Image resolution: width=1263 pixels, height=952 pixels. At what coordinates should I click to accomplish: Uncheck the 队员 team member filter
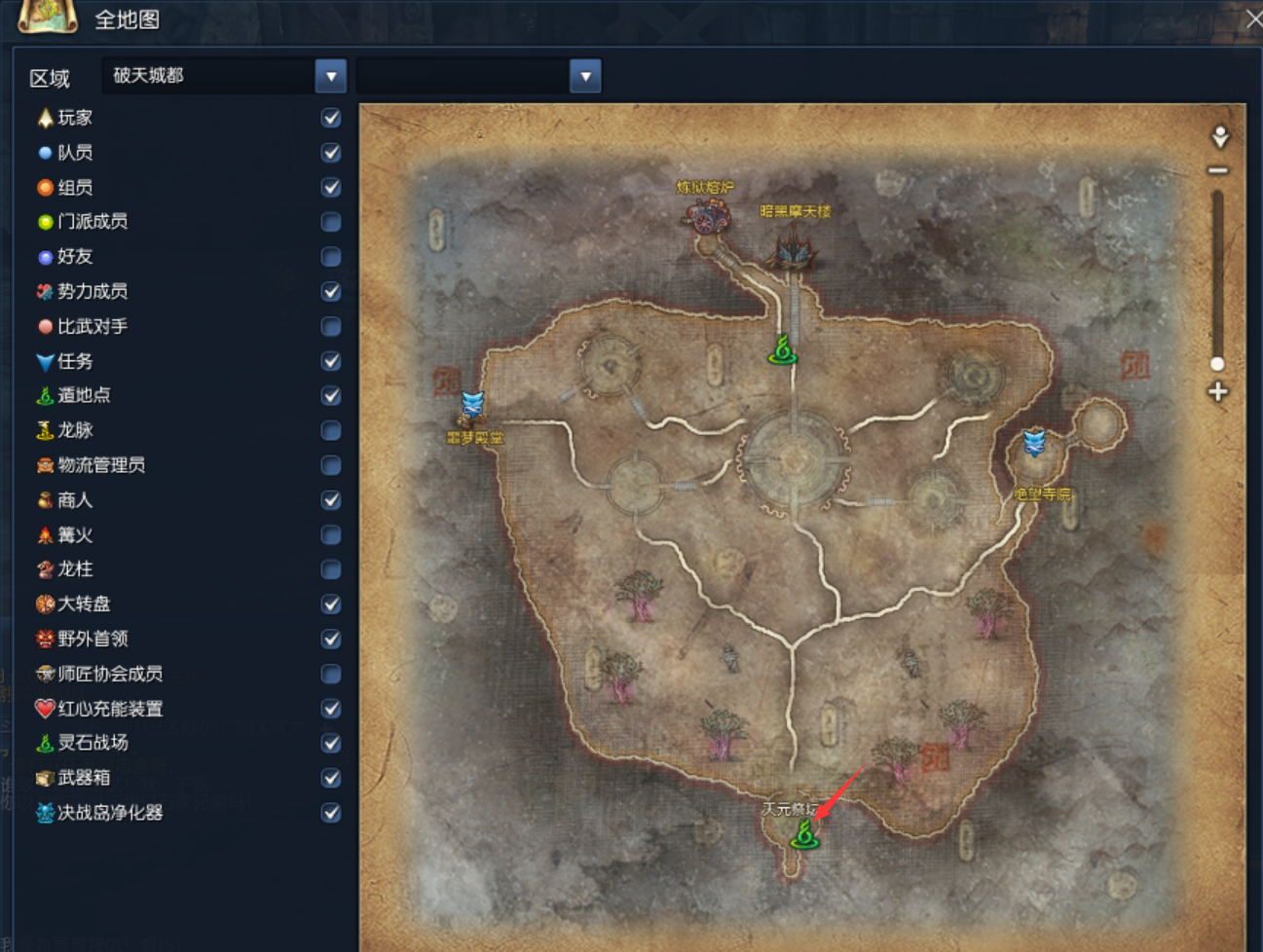tap(331, 153)
